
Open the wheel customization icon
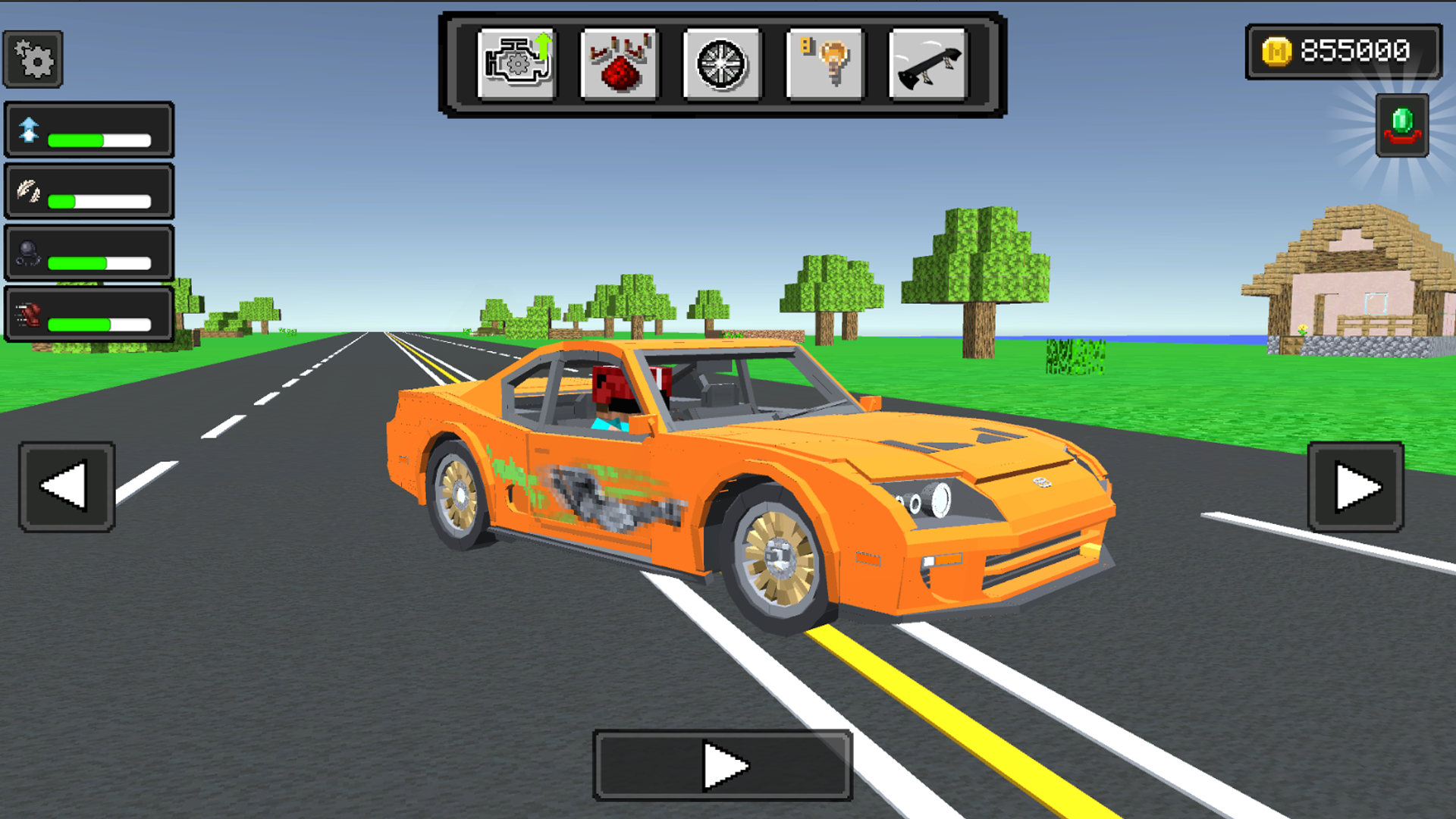coord(721,62)
